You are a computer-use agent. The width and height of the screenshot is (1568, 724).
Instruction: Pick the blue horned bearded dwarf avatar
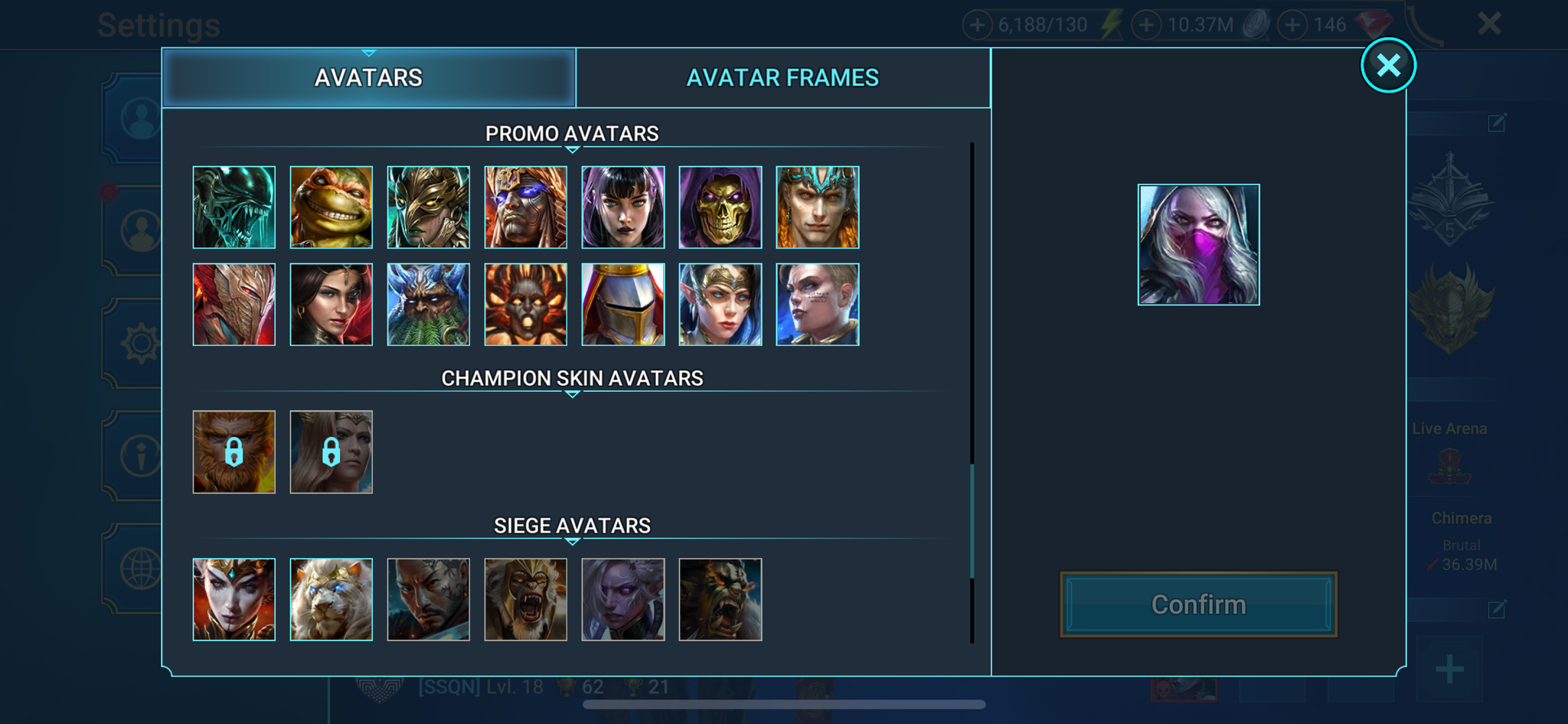click(429, 305)
